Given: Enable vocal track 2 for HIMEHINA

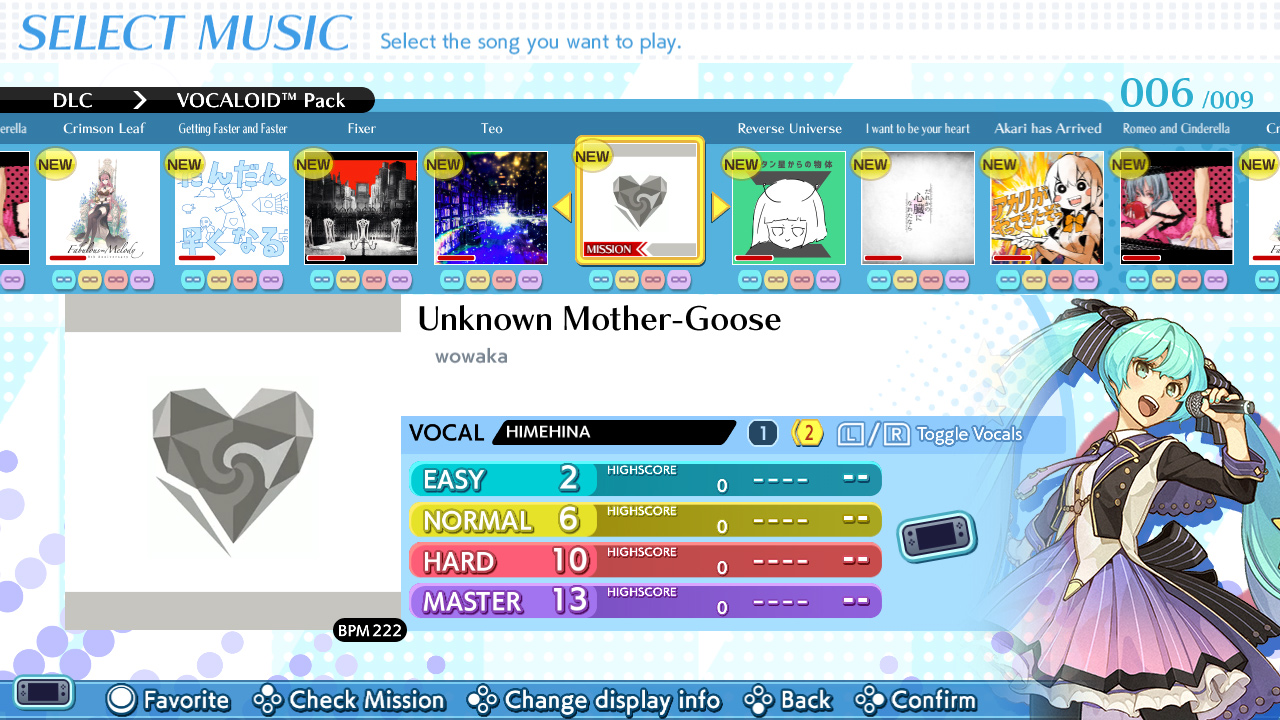Looking at the screenshot, I should tap(807, 432).
